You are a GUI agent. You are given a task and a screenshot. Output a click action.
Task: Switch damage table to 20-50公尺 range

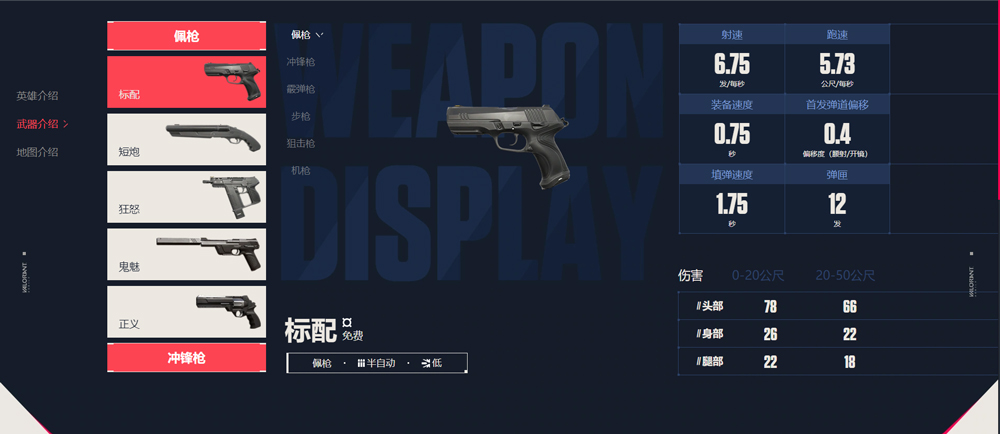pos(846,275)
